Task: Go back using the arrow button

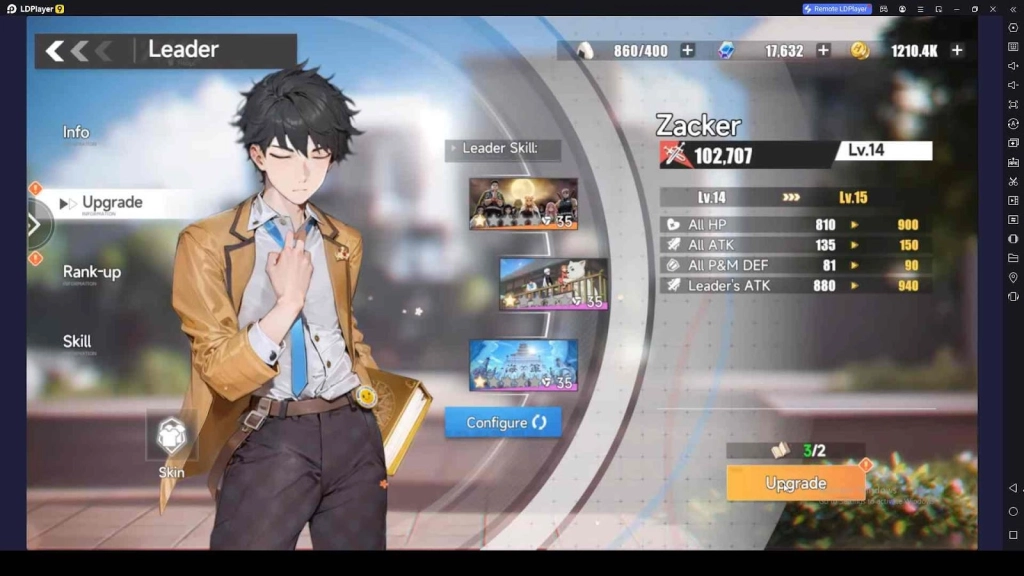Action: [x=56, y=51]
